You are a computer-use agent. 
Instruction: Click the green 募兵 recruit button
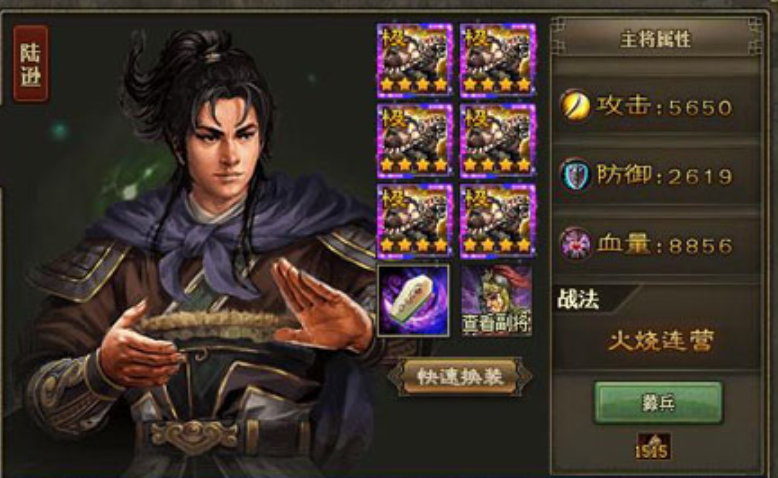657,402
